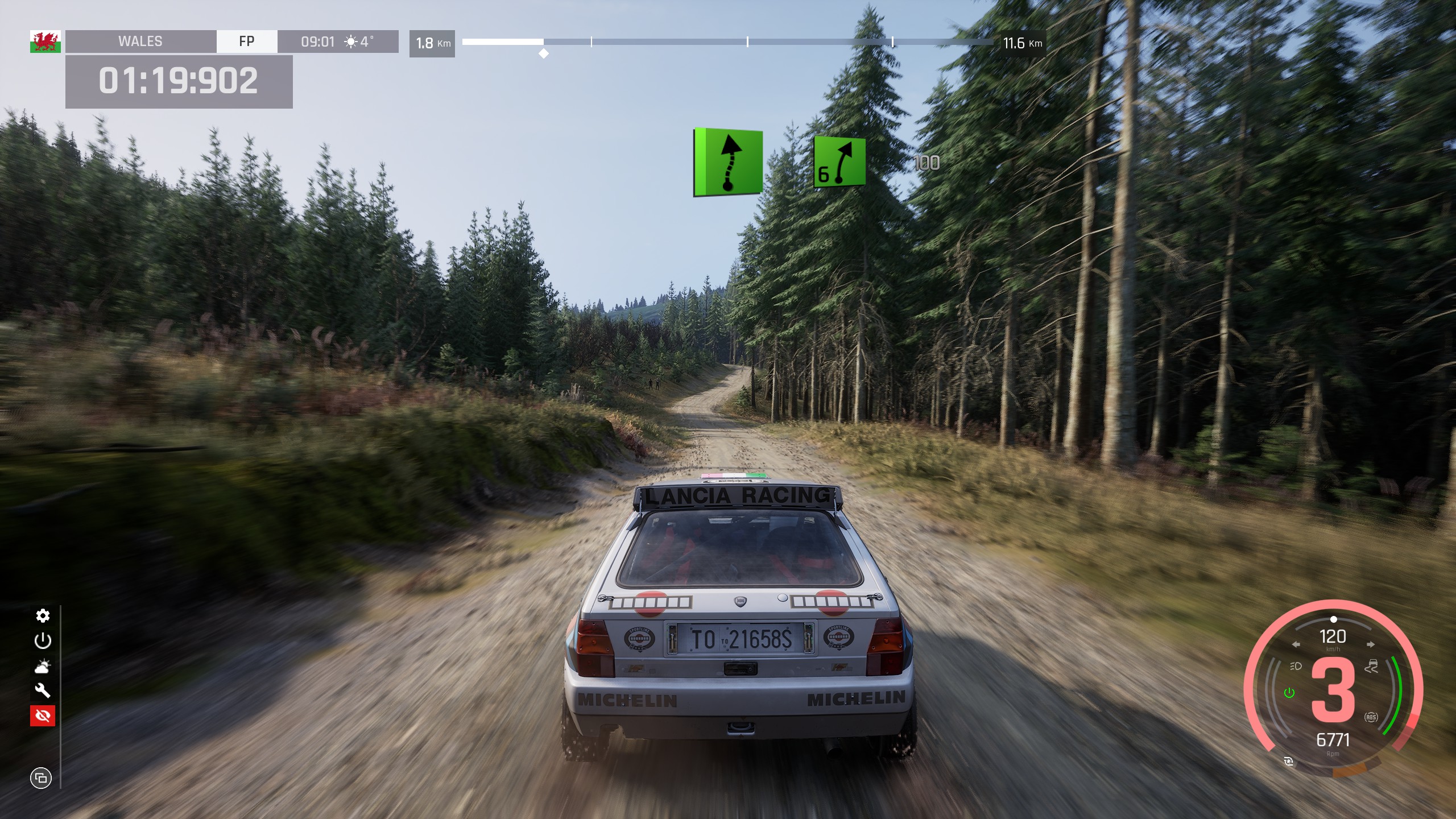Select the wrench setup tool
This screenshot has width=1456, height=819.
click(43, 690)
